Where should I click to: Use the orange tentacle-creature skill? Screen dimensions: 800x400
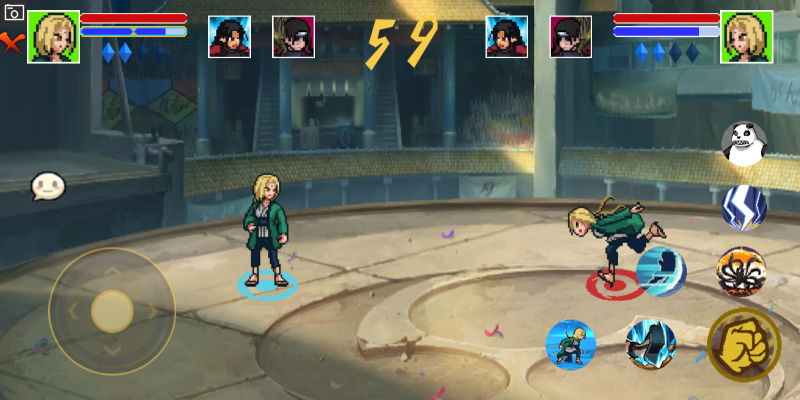pyautogui.click(x=741, y=271)
